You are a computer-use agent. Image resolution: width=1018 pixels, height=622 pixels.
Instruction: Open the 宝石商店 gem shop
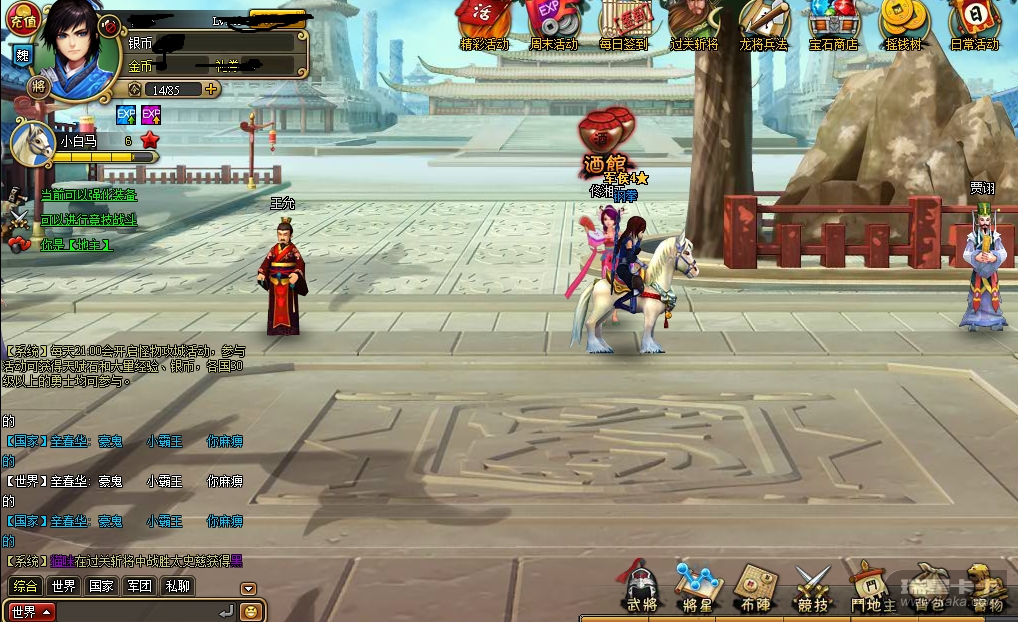pyautogui.click(x=833, y=24)
